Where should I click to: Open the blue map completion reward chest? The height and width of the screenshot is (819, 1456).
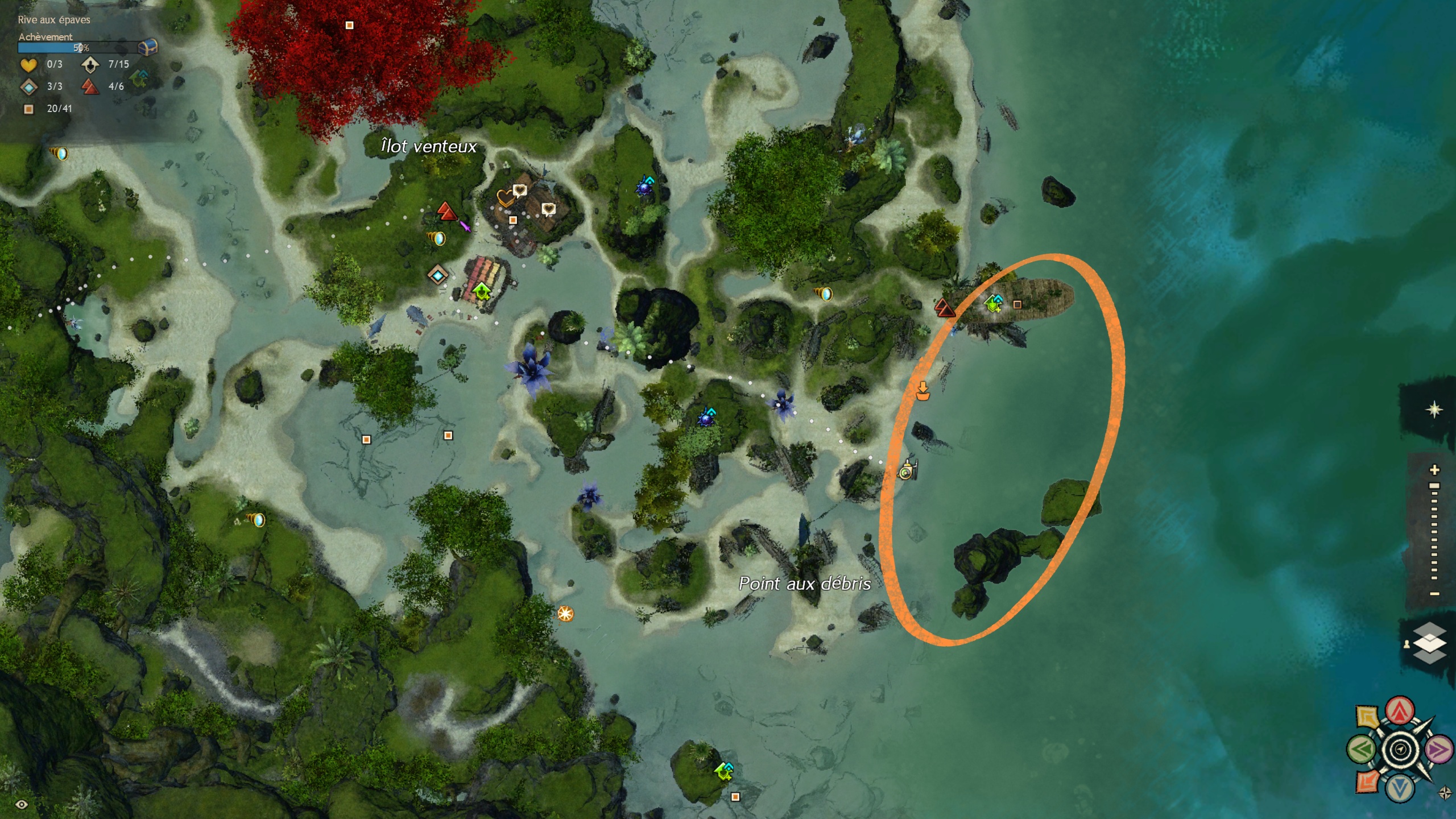coord(148,47)
